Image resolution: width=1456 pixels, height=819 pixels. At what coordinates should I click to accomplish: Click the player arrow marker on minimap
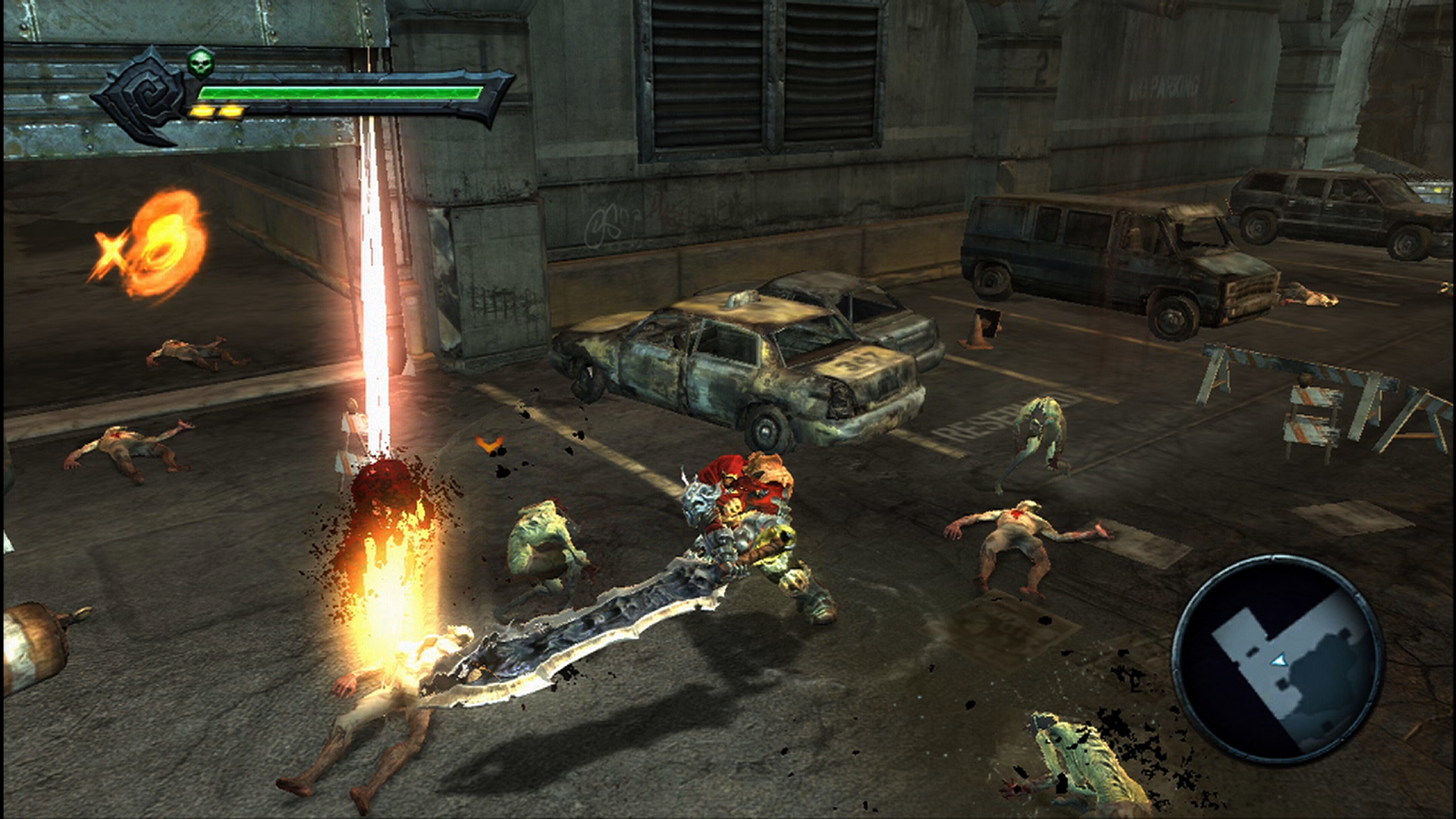click(1279, 661)
